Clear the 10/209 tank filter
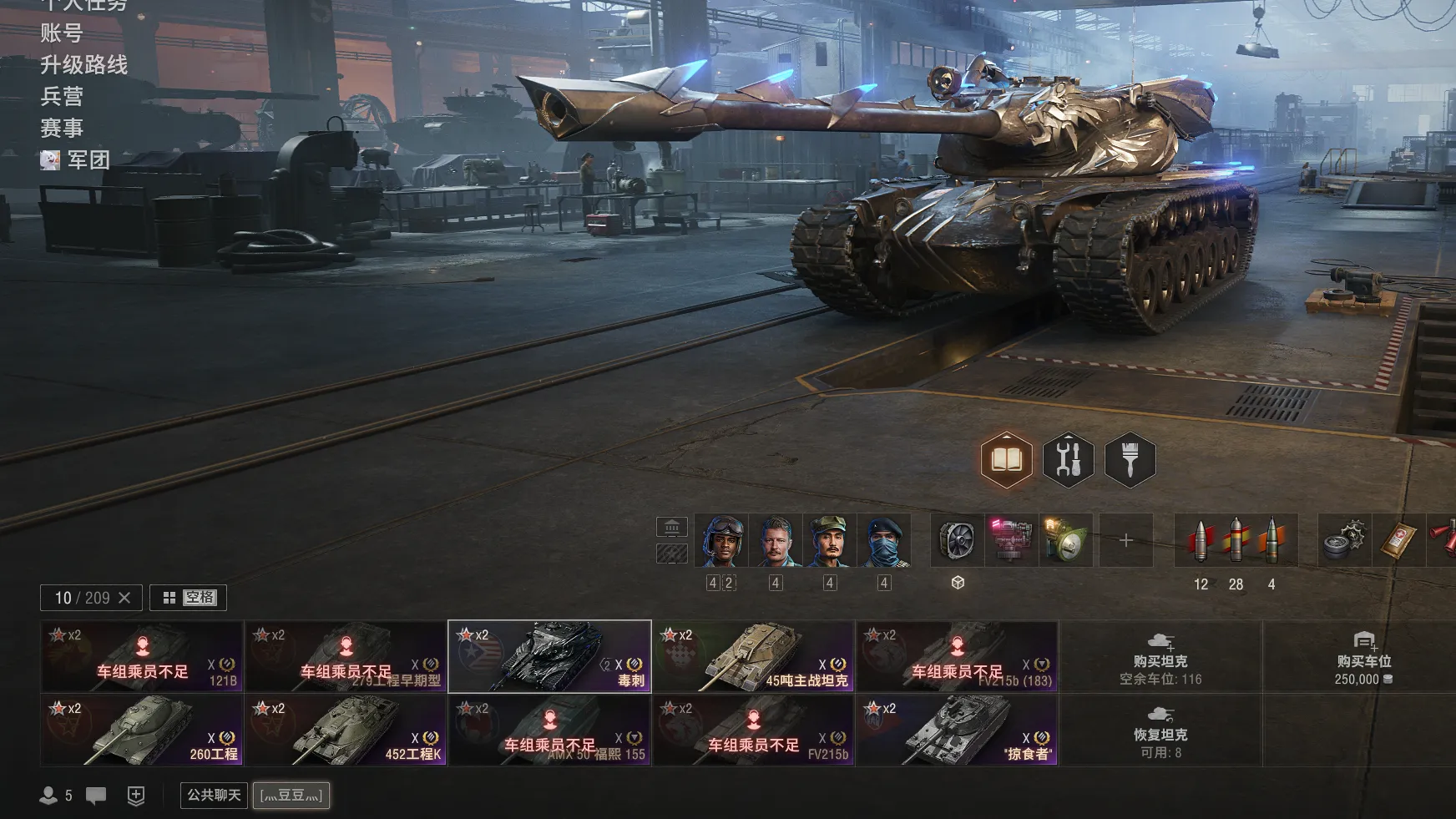This screenshot has width=1456, height=819. [x=124, y=598]
